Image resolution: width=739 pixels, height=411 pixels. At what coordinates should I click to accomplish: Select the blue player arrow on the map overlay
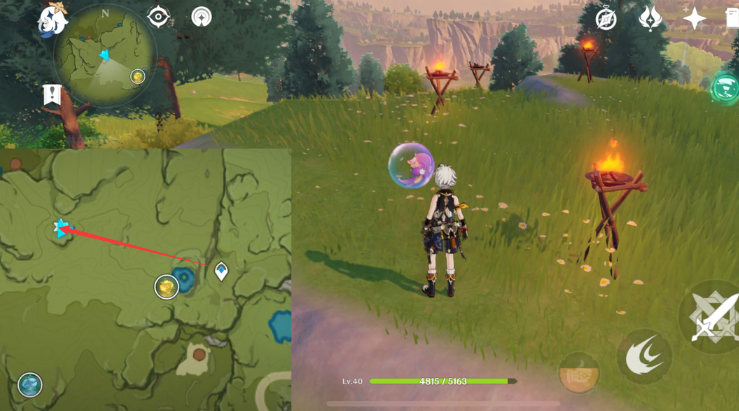tap(62, 229)
